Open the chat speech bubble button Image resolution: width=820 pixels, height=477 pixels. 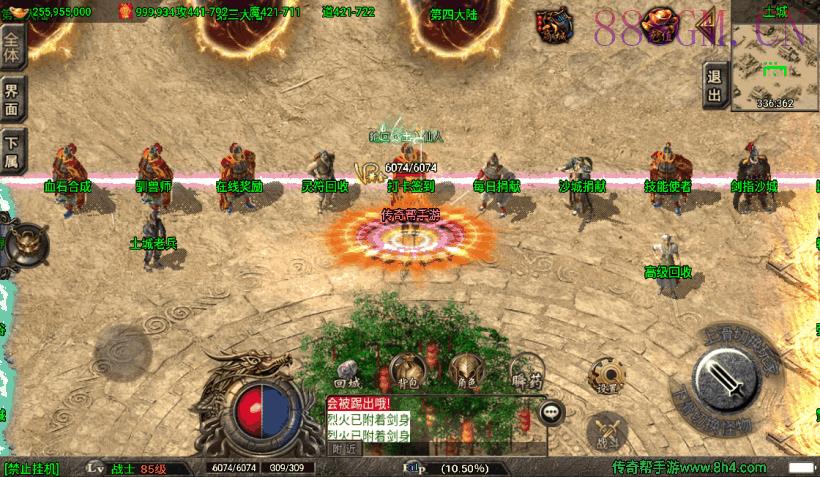click(x=550, y=410)
